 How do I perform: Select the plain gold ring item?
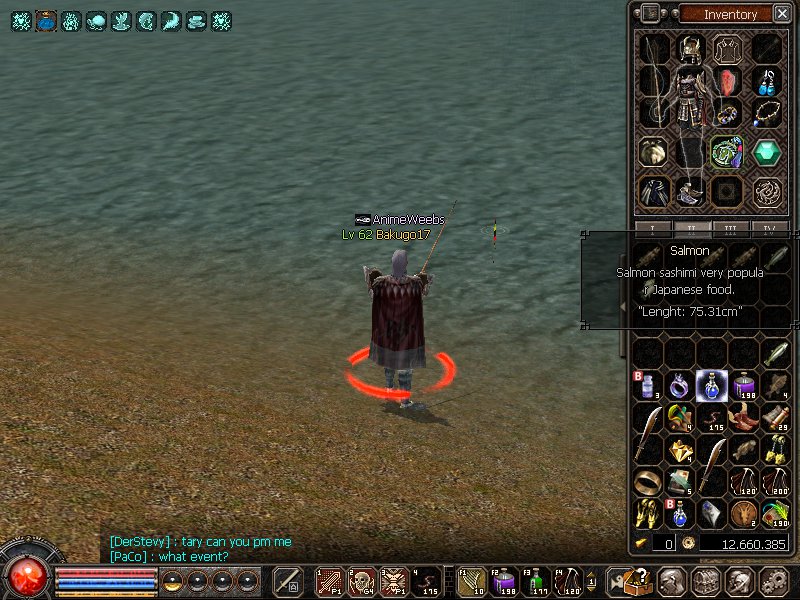point(647,481)
